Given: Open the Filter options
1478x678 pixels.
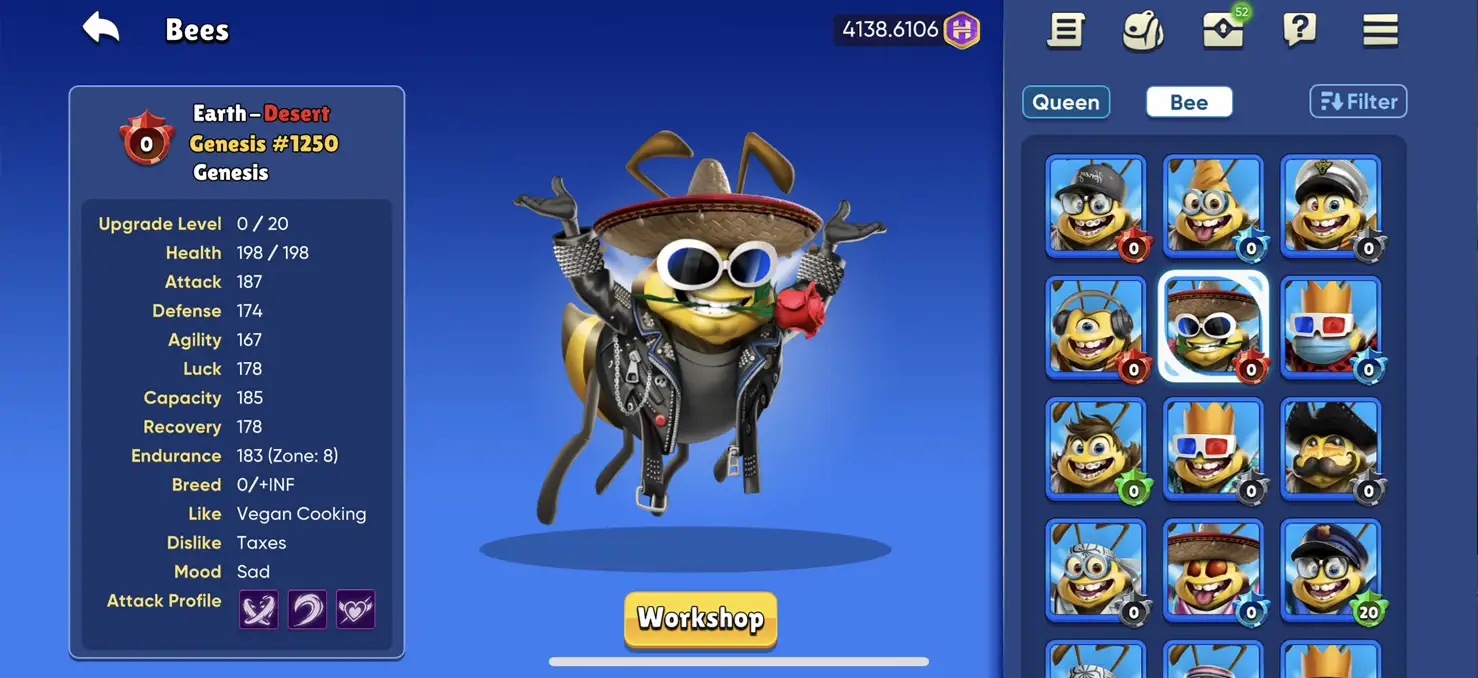Looking at the screenshot, I should coord(1358,102).
